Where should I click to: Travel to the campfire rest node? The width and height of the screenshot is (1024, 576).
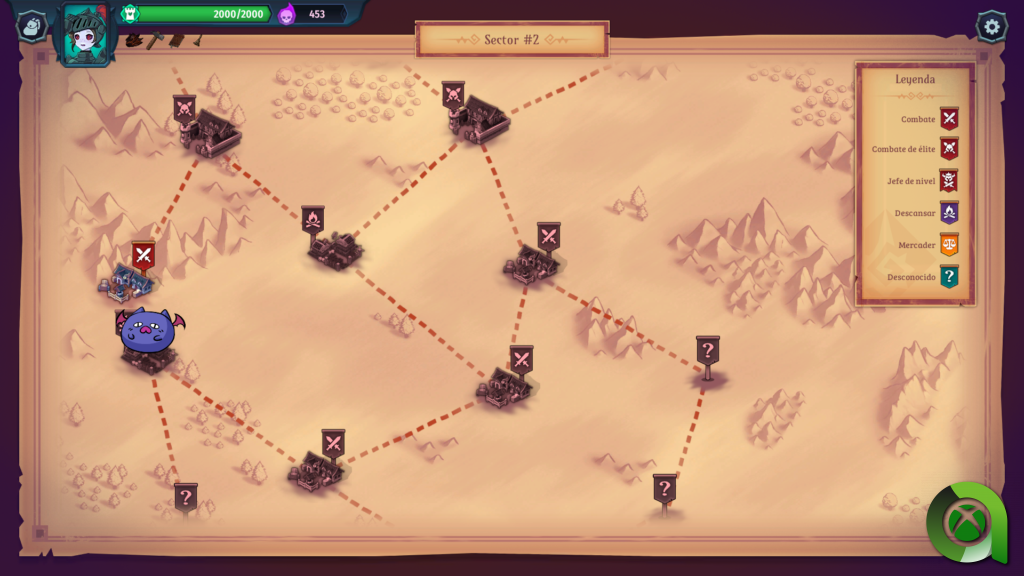click(313, 221)
